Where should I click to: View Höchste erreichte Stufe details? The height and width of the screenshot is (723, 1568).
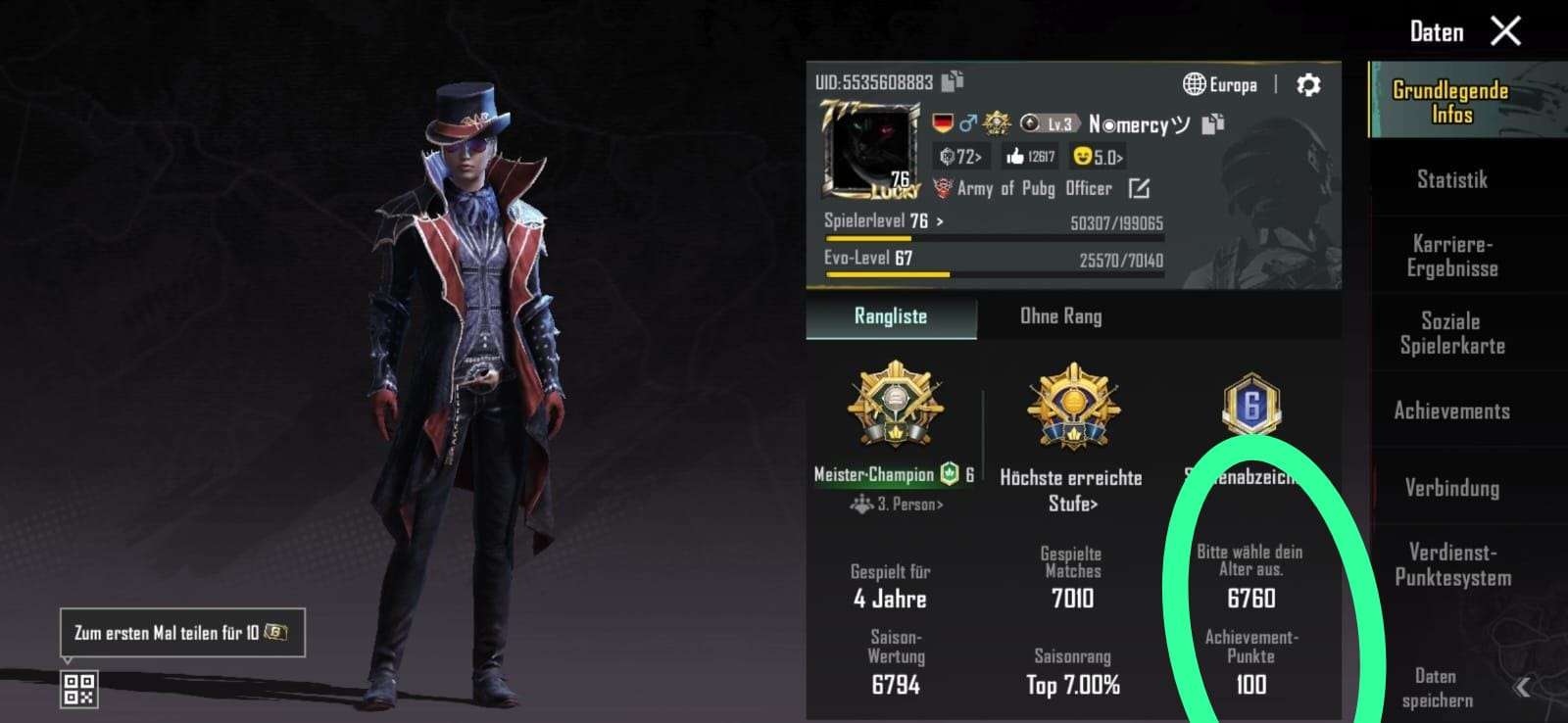click(x=1071, y=490)
